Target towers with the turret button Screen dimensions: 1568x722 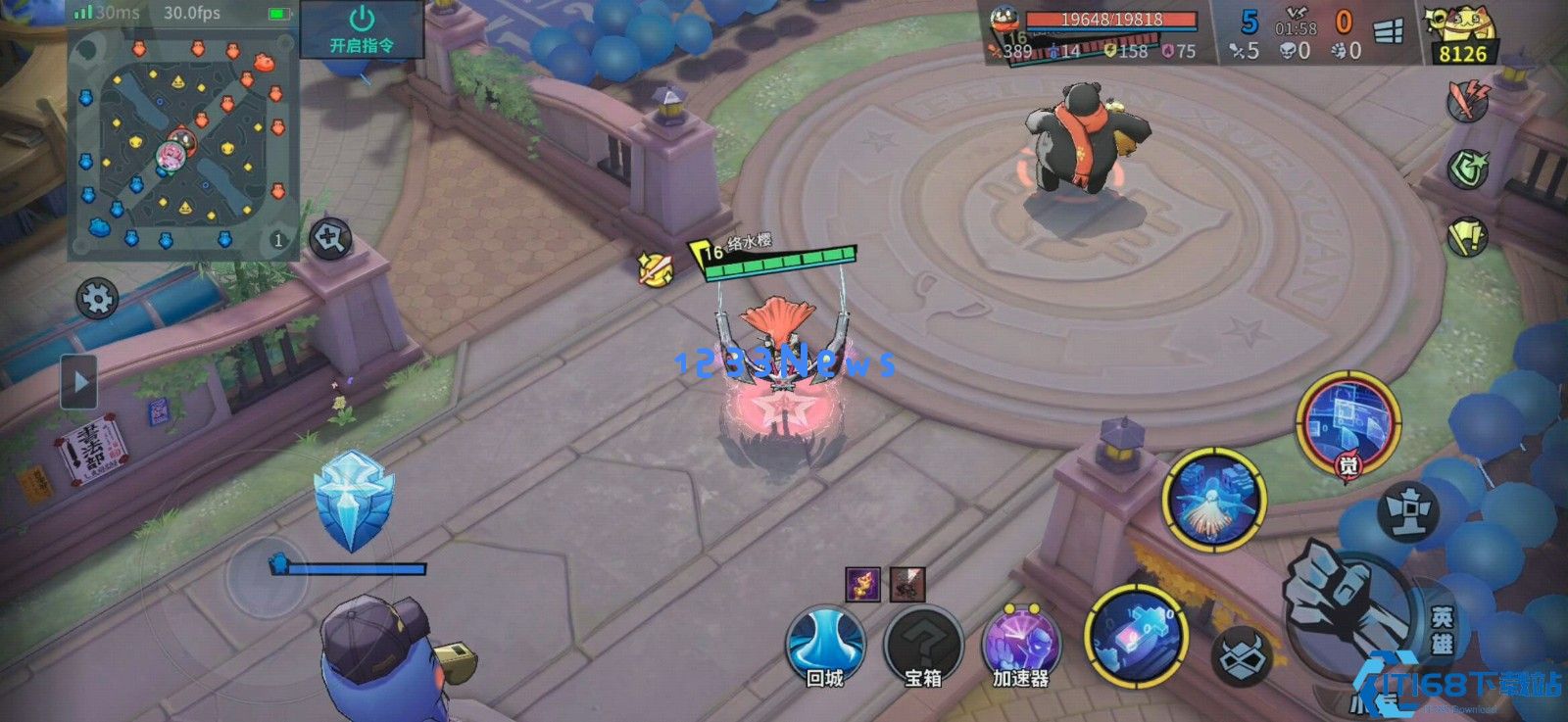pos(1408,510)
